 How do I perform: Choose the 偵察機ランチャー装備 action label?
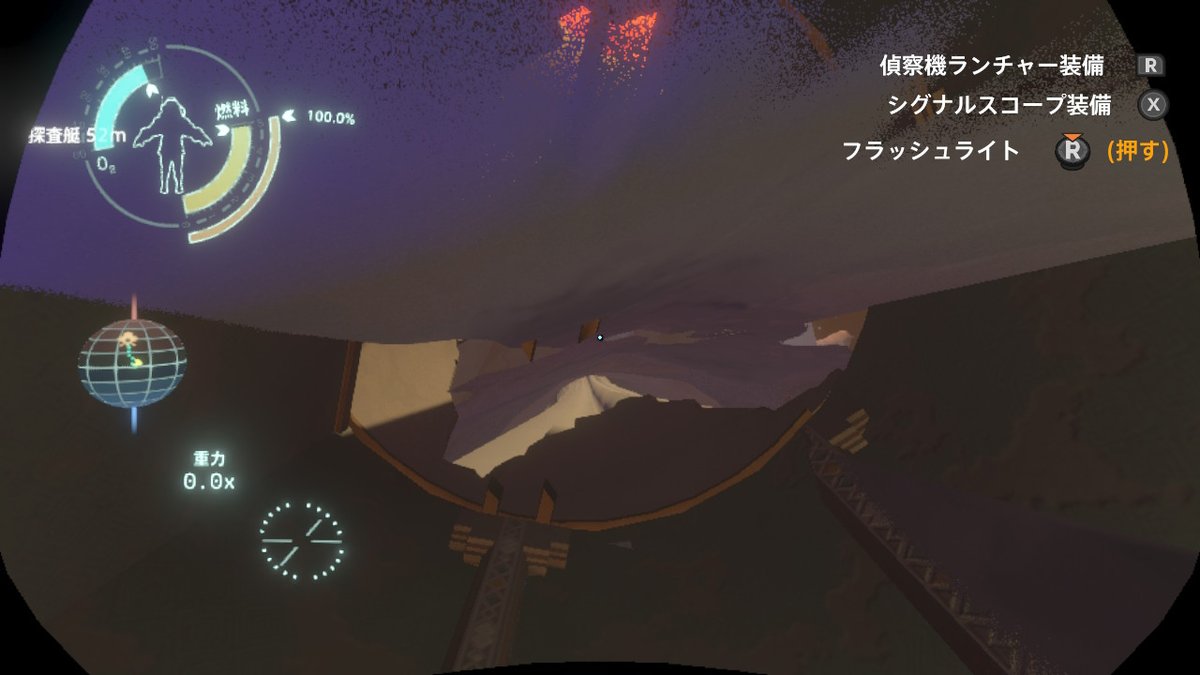(x=991, y=66)
